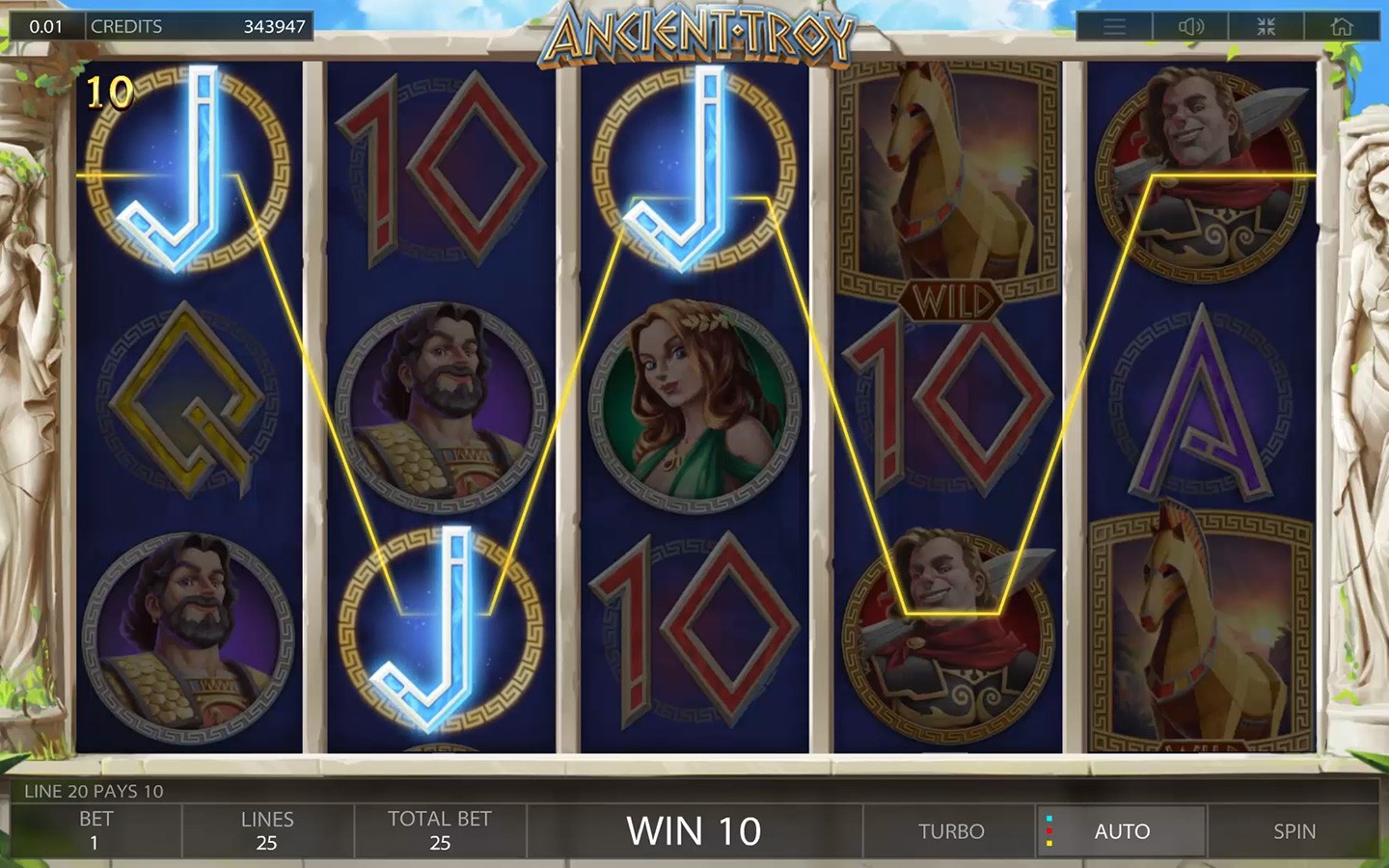Toggle the sound speaker icon

point(1190,27)
